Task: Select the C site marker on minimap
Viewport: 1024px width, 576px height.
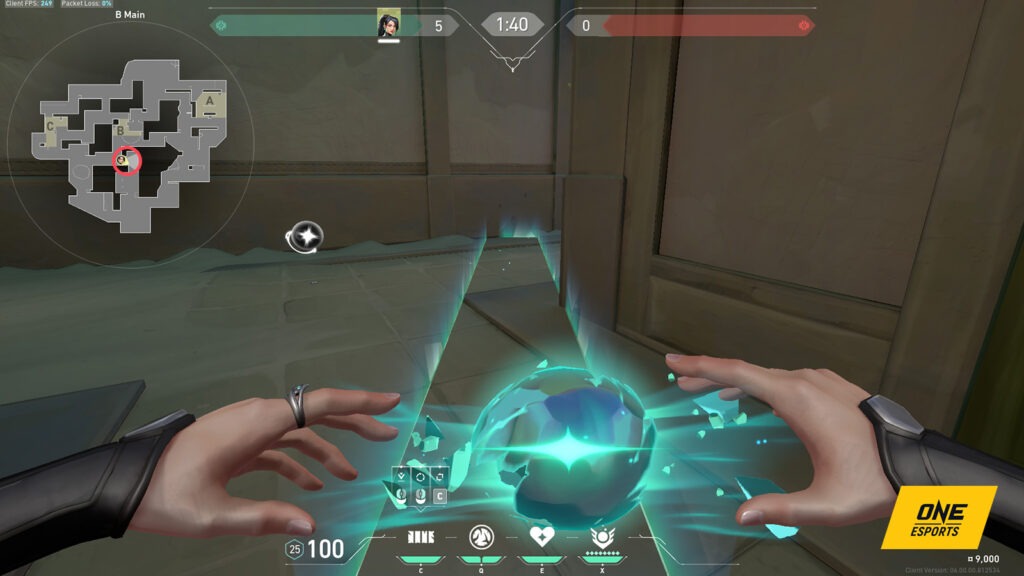Action: tap(50, 127)
